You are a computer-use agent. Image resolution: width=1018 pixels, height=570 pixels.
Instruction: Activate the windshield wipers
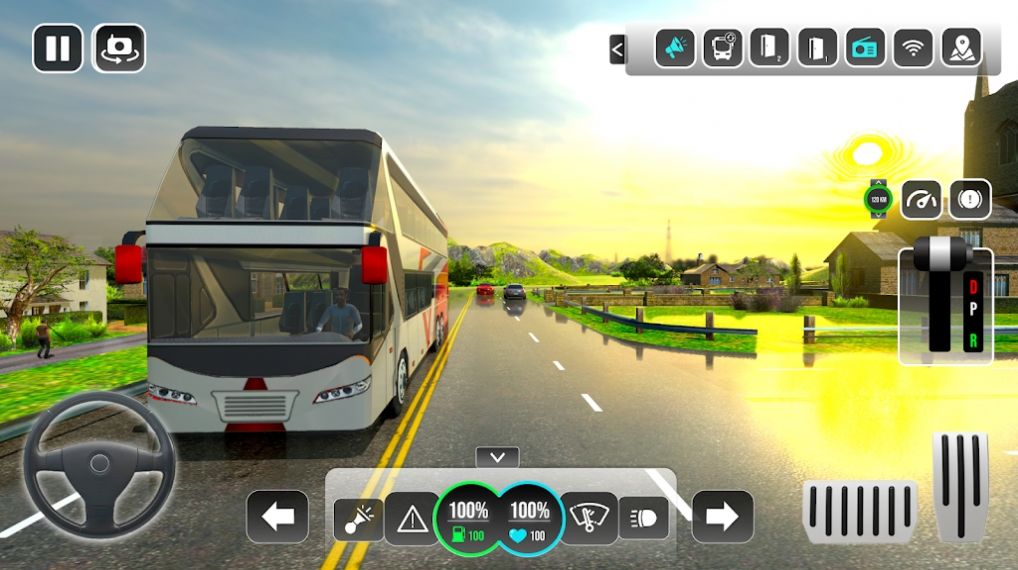coord(588,517)
